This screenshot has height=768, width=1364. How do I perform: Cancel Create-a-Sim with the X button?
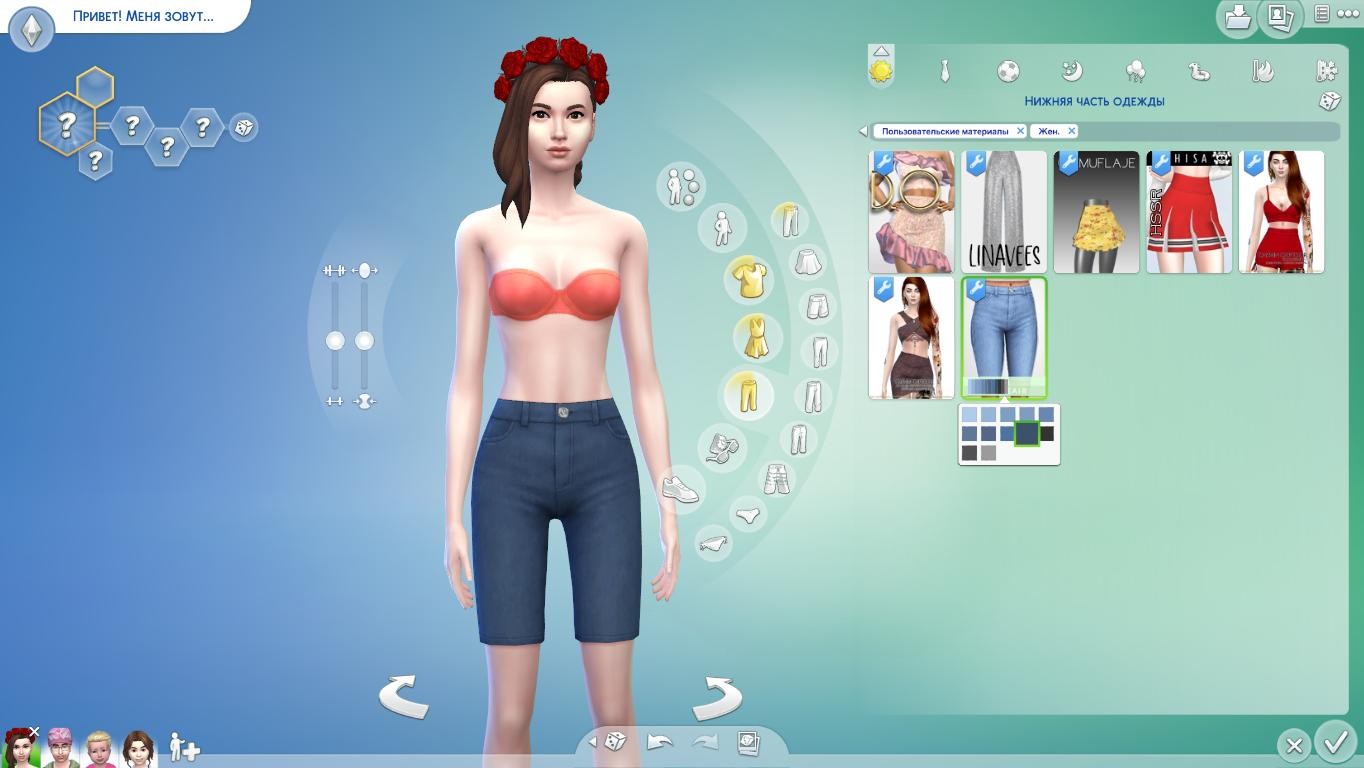pyautogui.click(x=1294, y=745)
